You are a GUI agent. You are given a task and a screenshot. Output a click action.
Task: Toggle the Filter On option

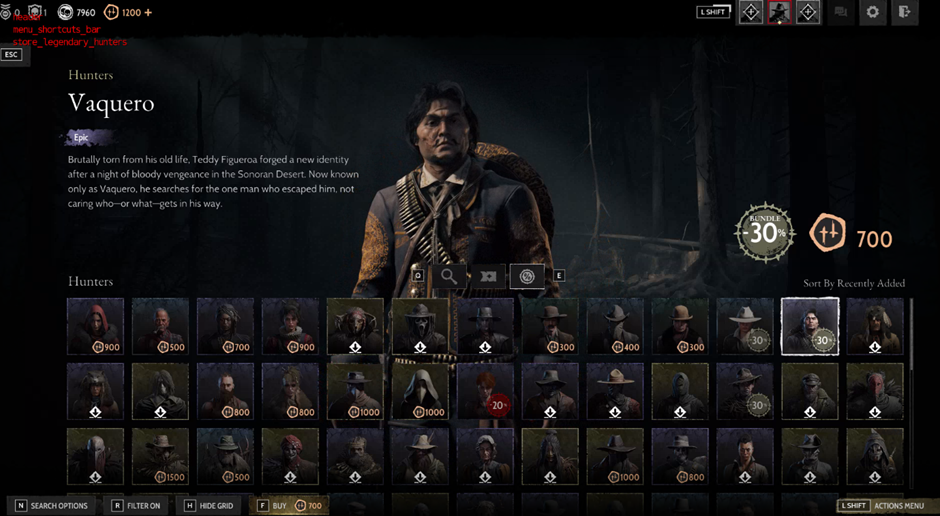[x=136, y=506]
